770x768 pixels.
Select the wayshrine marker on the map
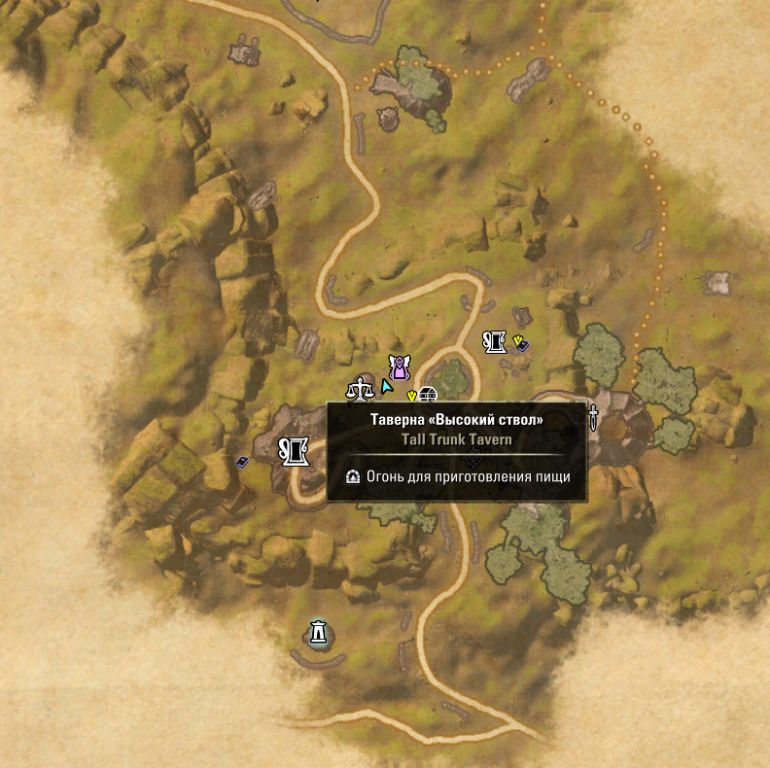pyautogui.click(x=318, y=632)
